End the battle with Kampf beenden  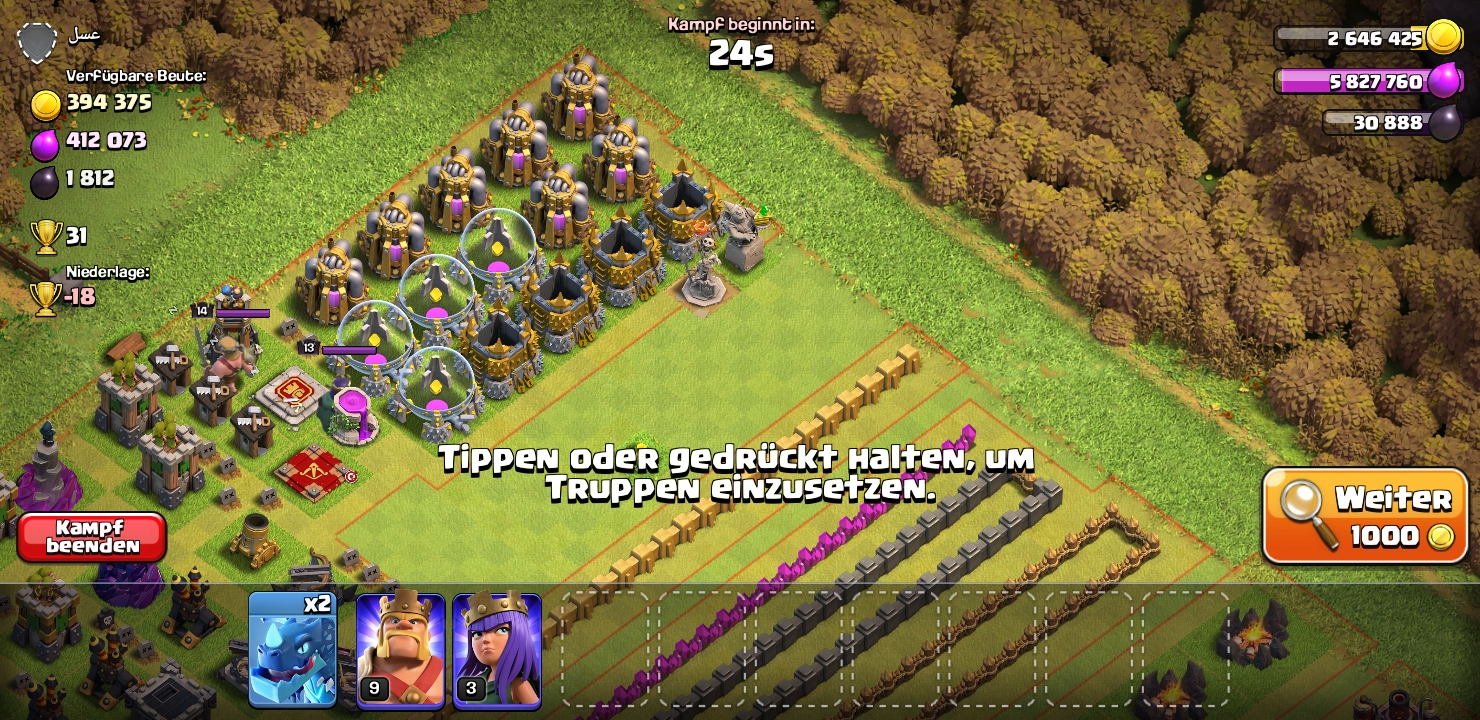[92, 537]
